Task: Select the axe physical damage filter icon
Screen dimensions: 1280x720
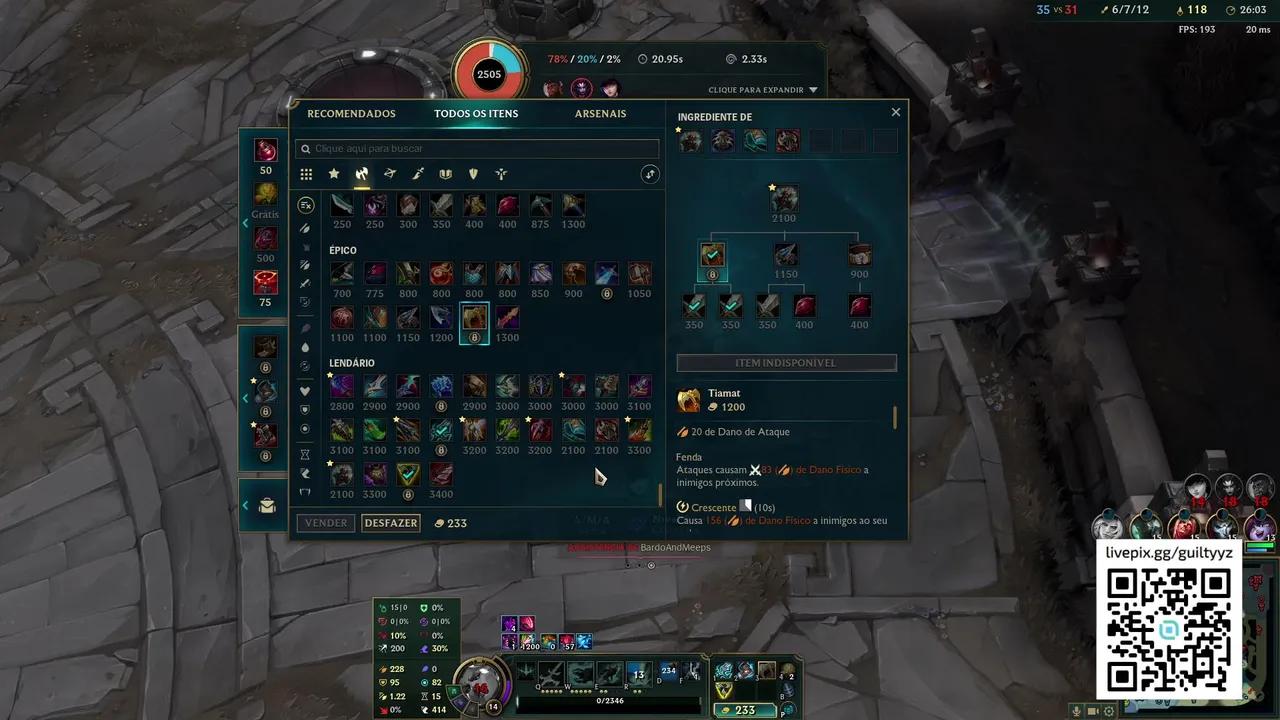Action: [362, 174]
